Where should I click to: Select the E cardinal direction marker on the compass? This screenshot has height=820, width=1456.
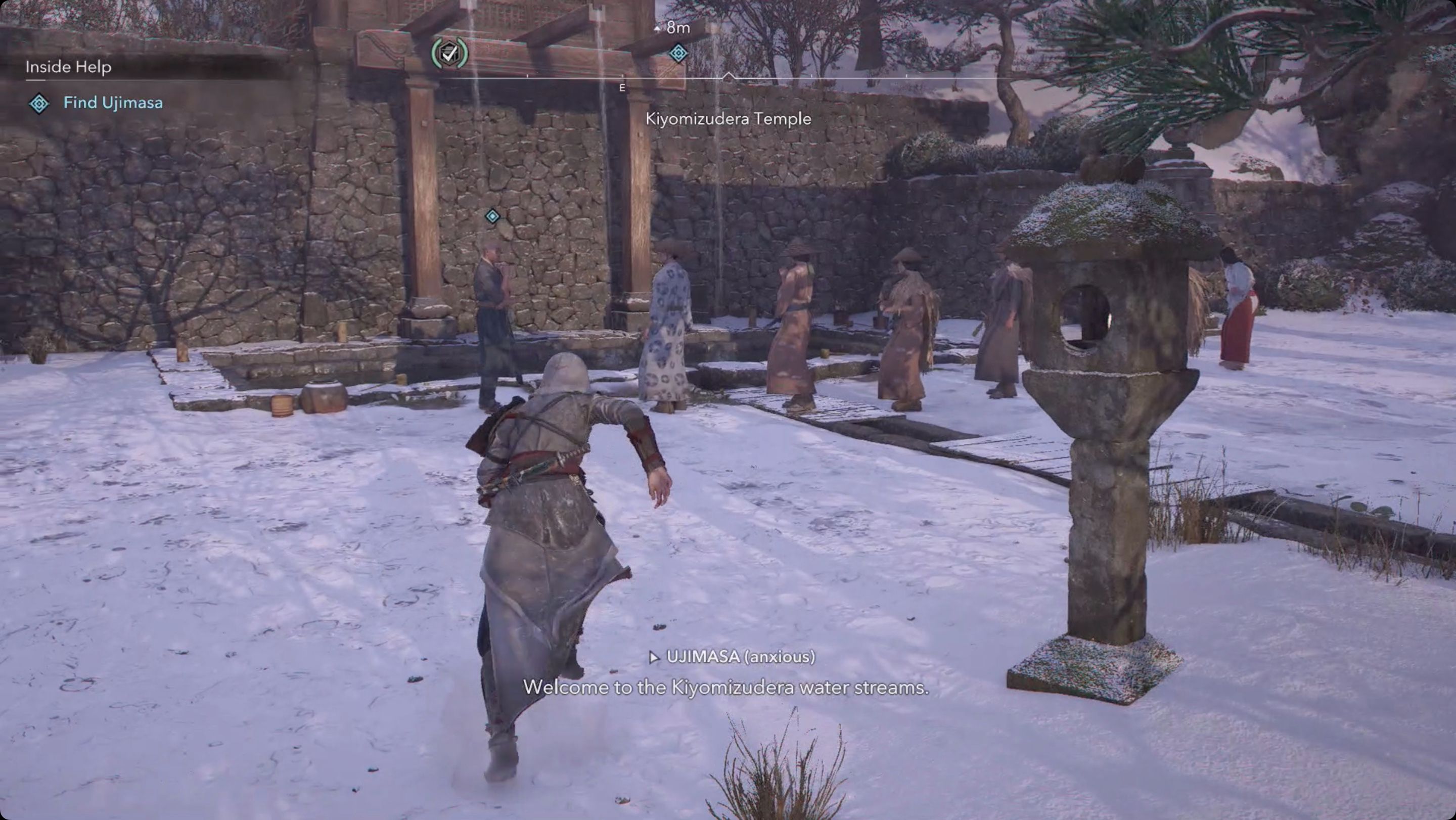tap(622, 87)
